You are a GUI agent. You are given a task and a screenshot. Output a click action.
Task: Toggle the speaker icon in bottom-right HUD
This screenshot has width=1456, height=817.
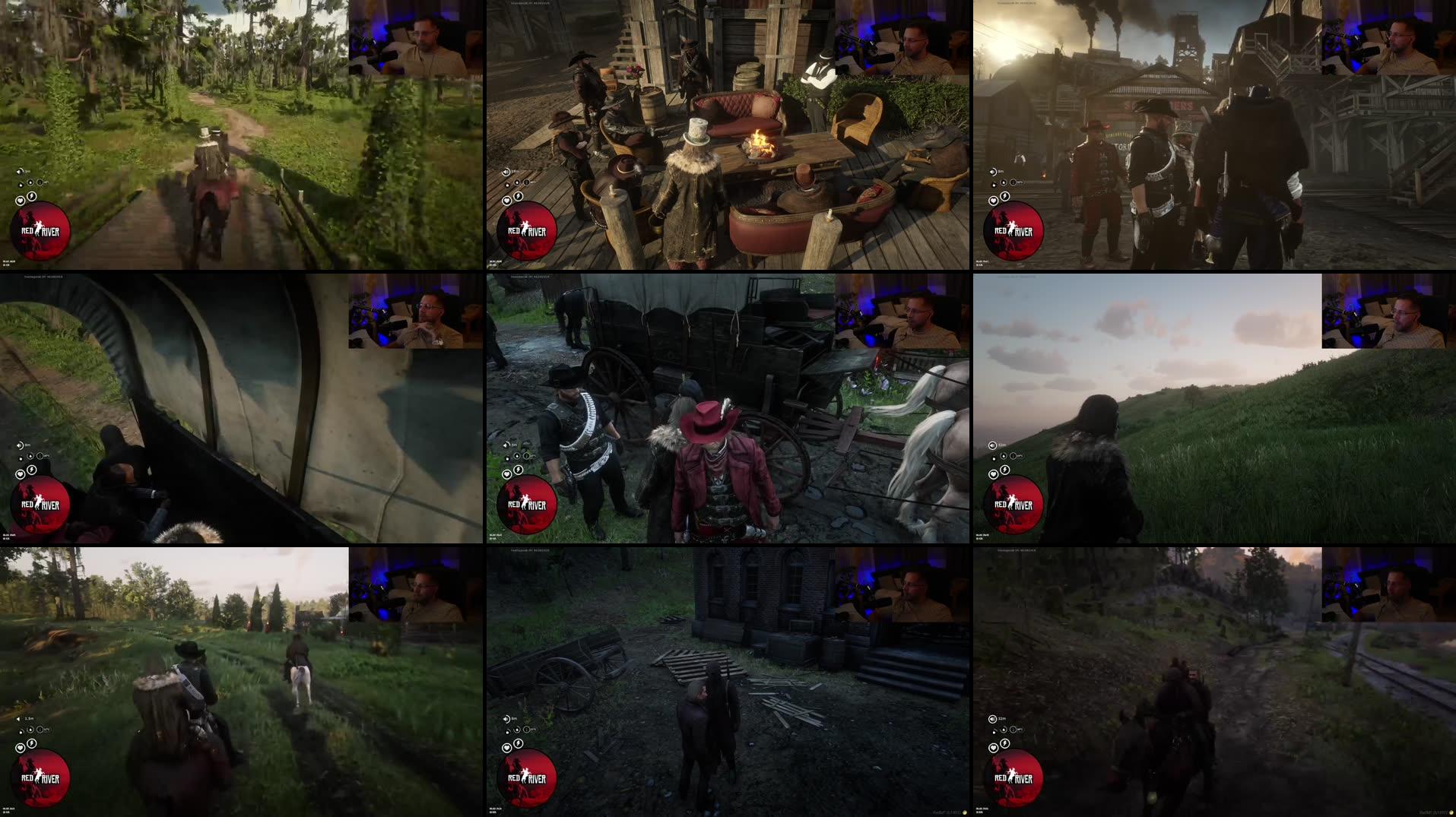(991, 720)
